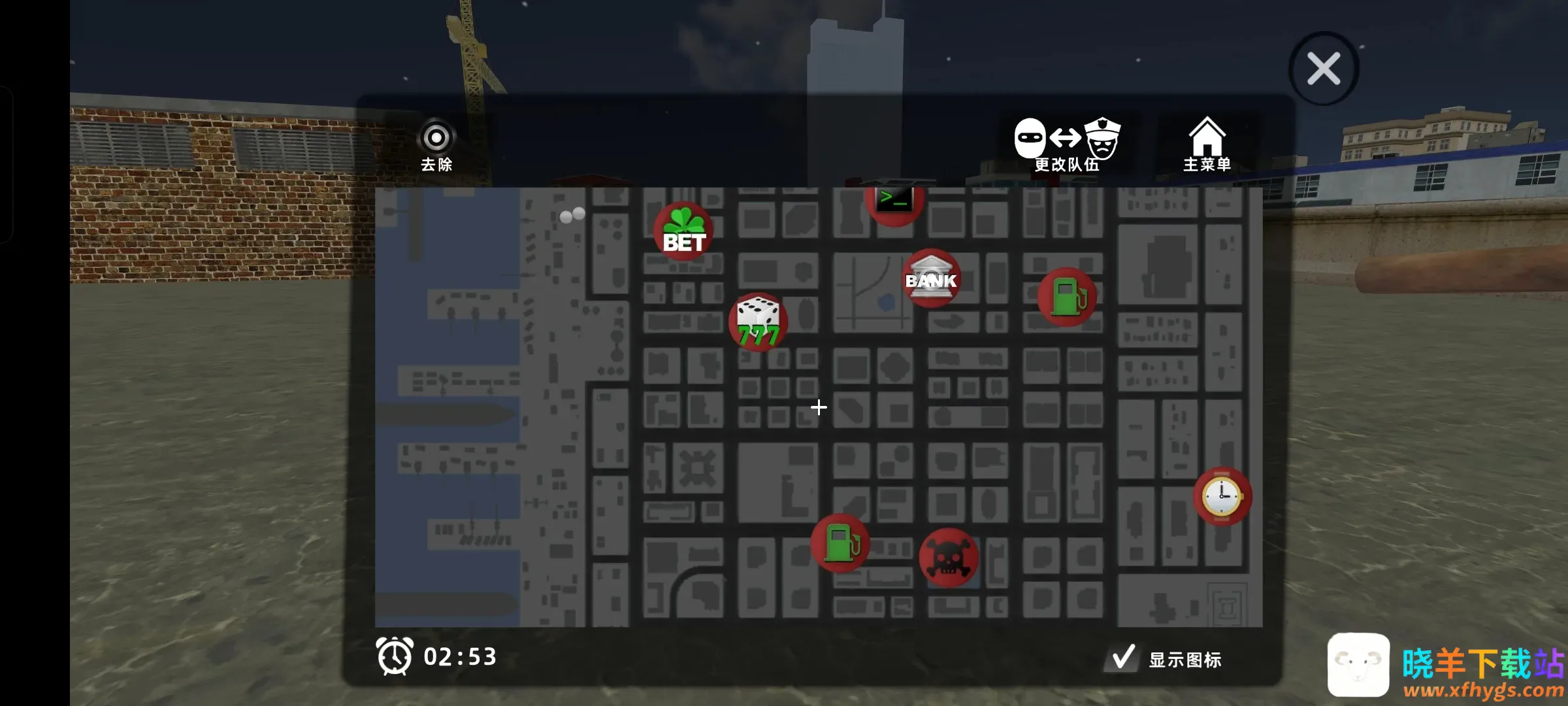Image resolution: width=1568 pixels, height=706 pixels.
Task: Pick the gas station marker beside the skull
Action: coord(840,543)
